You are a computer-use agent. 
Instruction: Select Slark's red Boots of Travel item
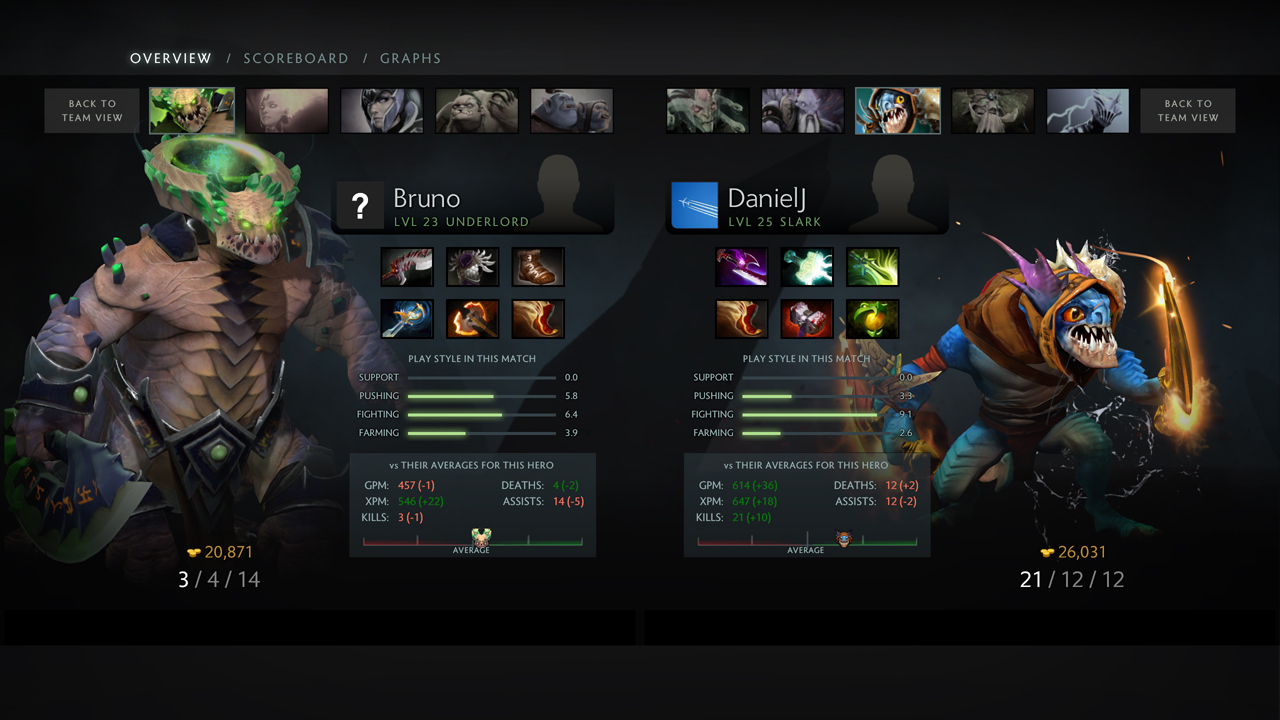pos(741,318)
